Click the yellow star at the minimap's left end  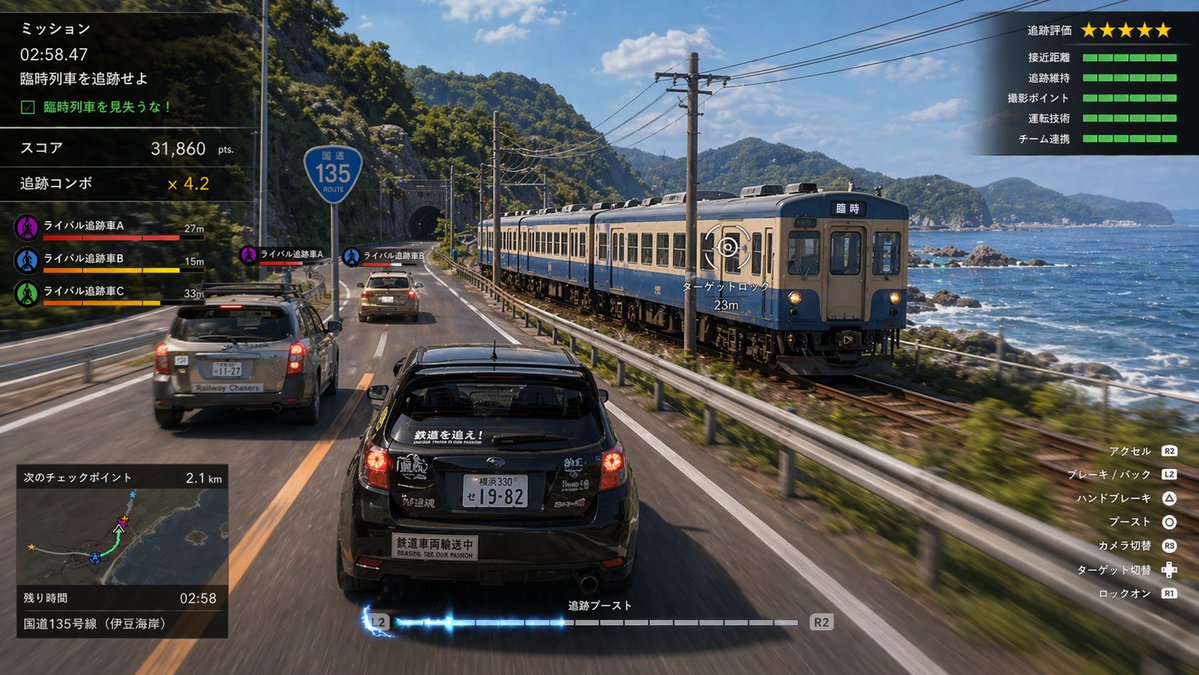pyautogui.click(x=31, y=547)
